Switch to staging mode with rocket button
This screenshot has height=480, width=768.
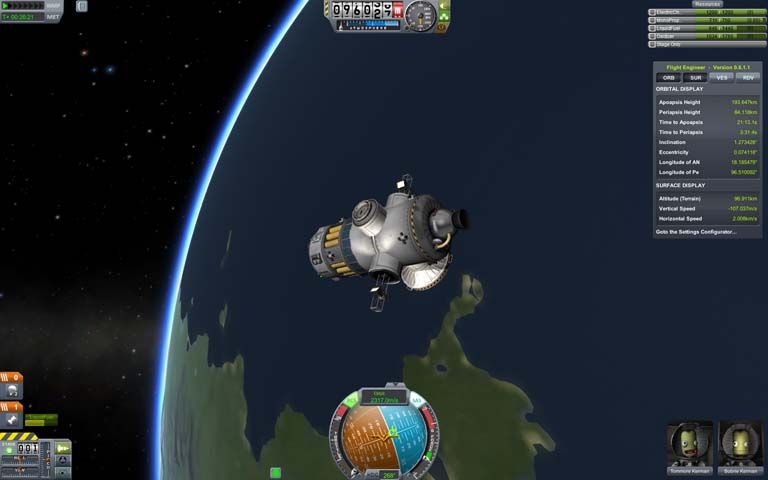pos(63,447)
